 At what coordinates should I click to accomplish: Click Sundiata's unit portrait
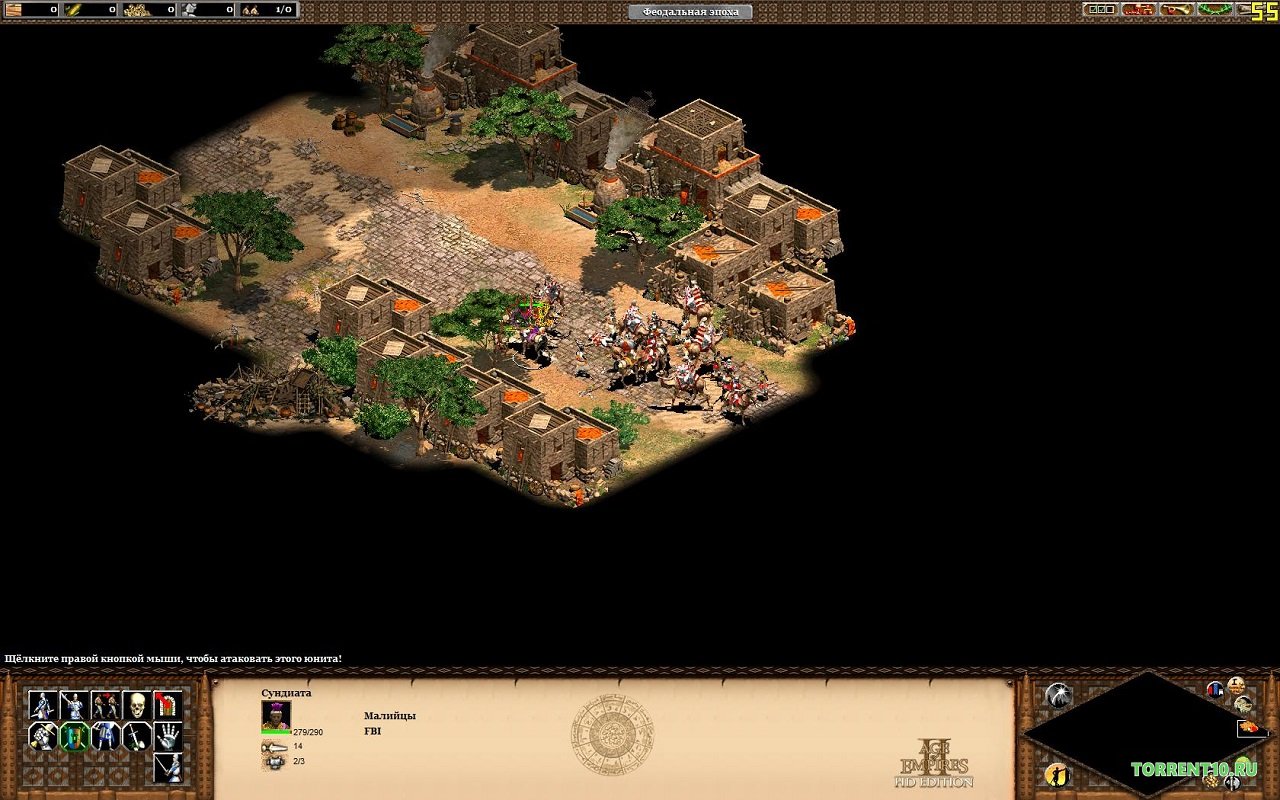(276, 714)
